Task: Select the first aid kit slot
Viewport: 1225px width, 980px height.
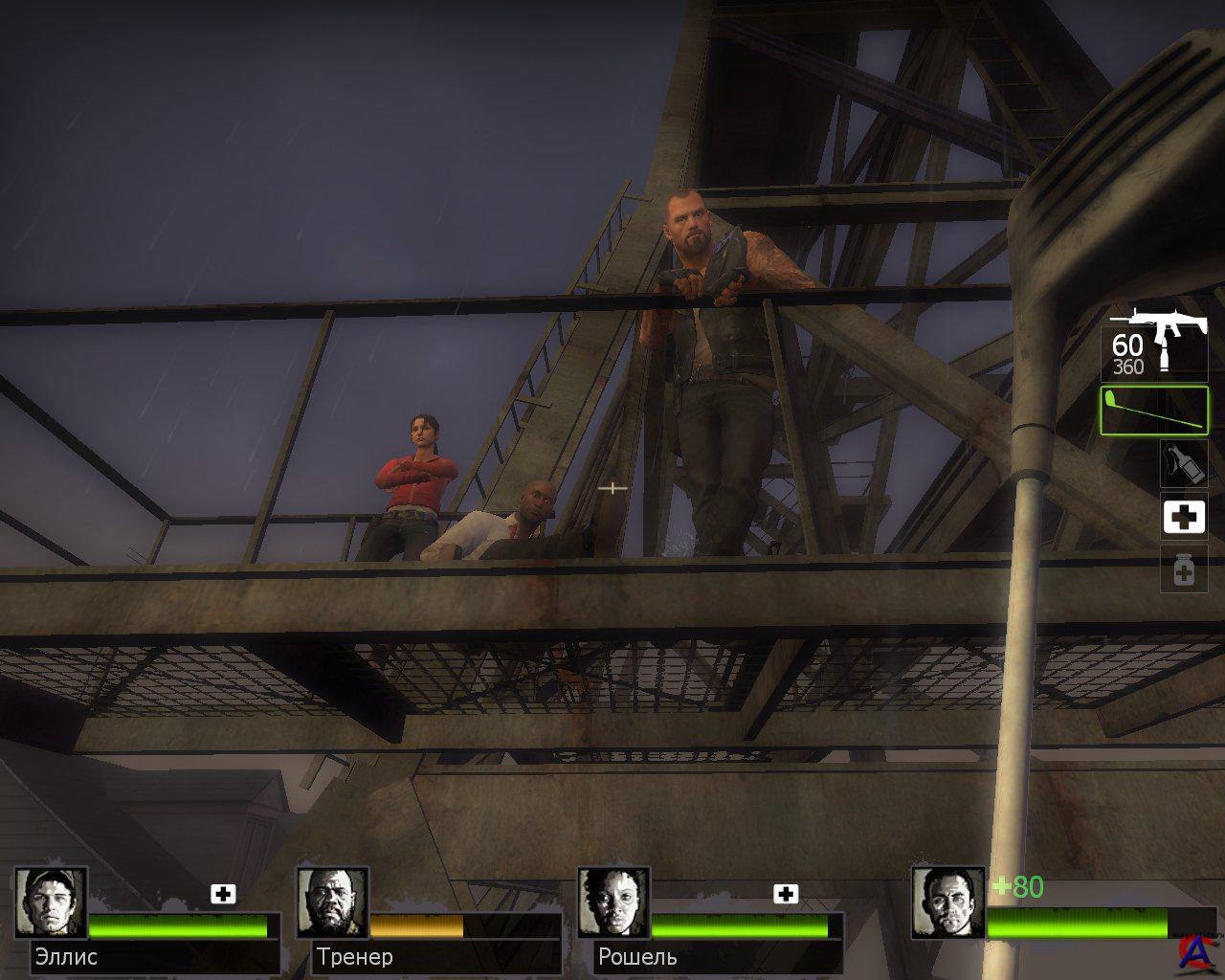Action: point(1183,518)
